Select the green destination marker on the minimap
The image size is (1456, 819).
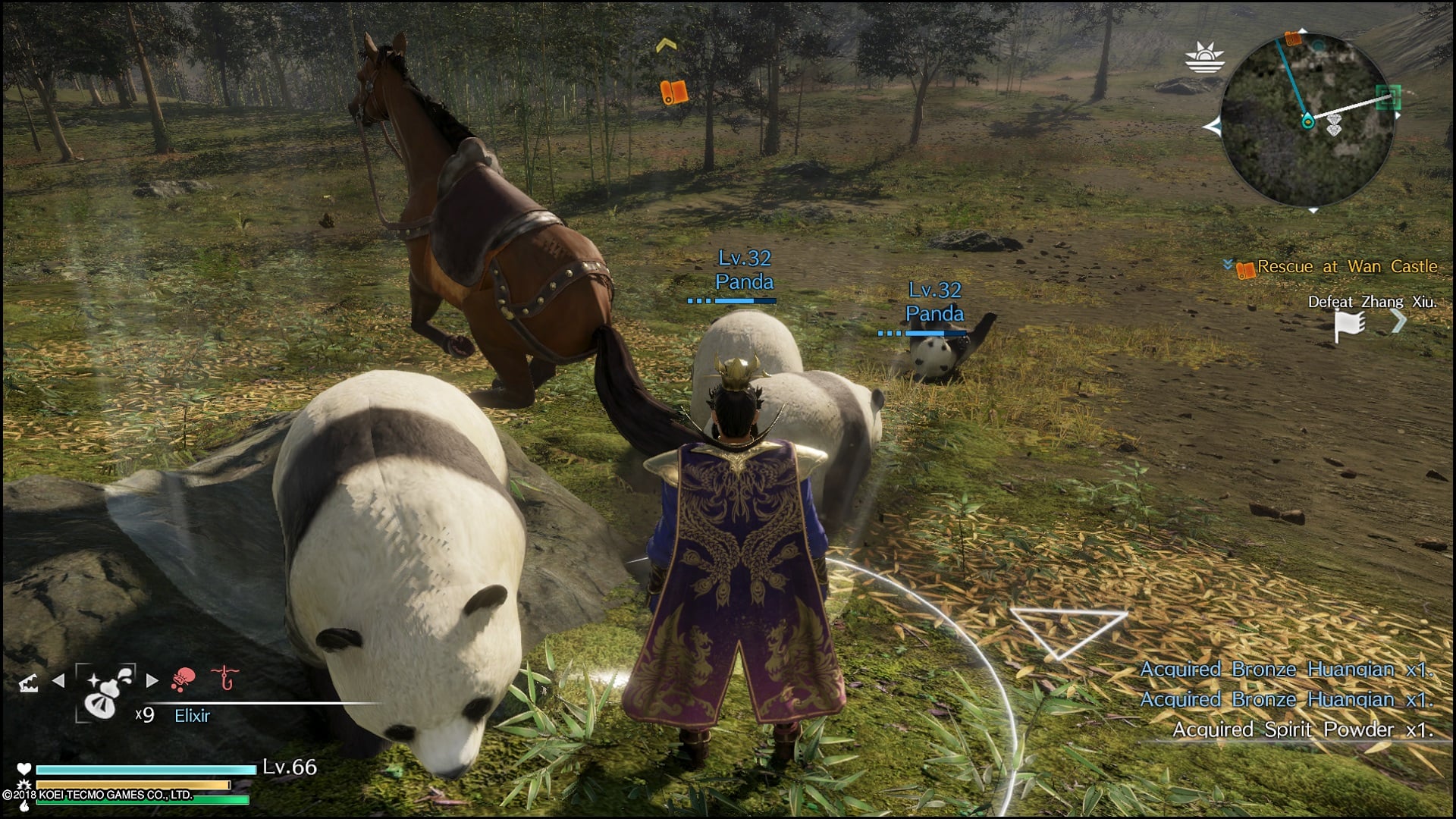point(1389,98)
